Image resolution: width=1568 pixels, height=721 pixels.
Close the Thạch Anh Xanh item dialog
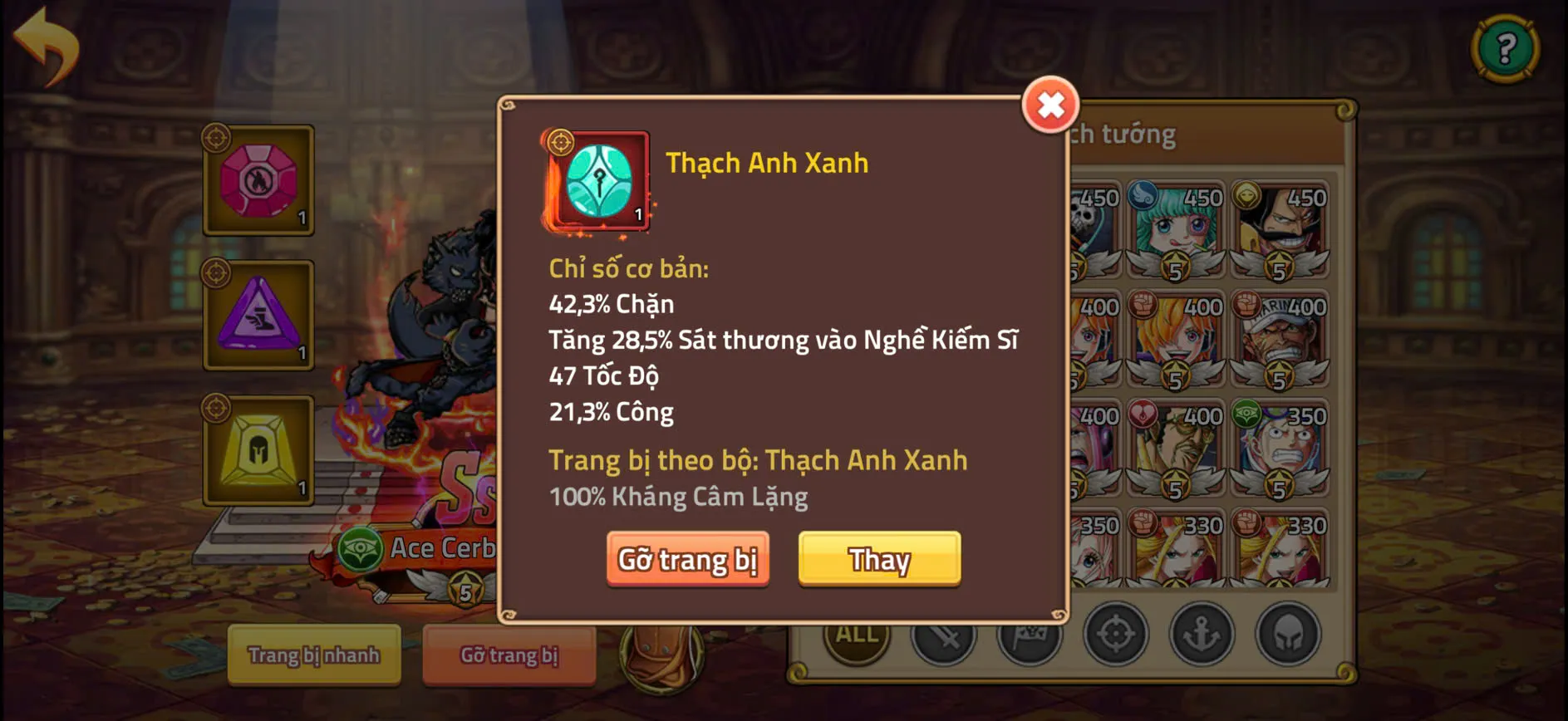coord(1050,106)
